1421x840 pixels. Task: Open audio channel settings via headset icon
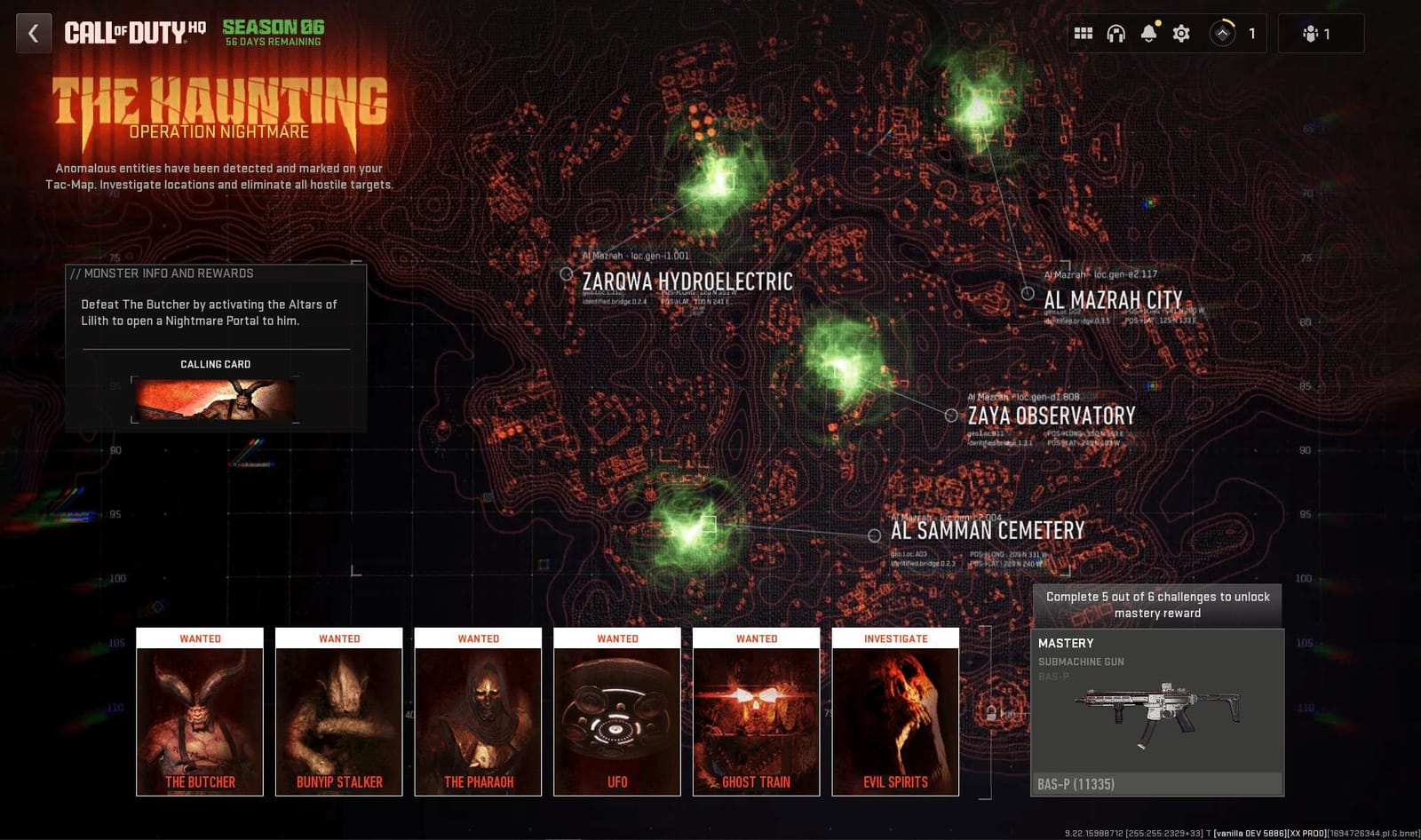pos(1116,32)
